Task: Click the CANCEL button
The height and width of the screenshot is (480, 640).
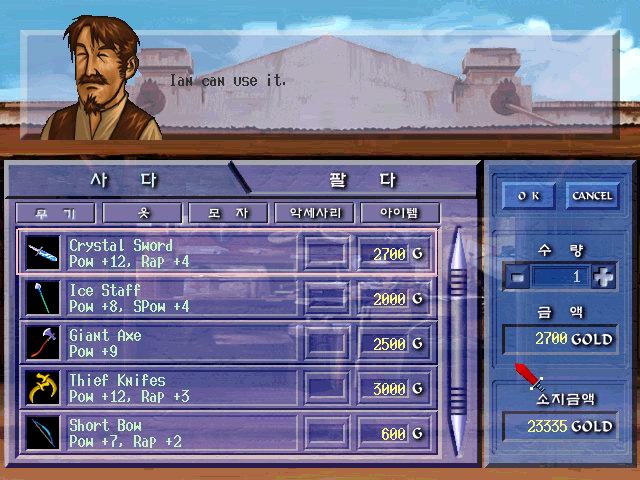Action: click(x=591, y=196)
